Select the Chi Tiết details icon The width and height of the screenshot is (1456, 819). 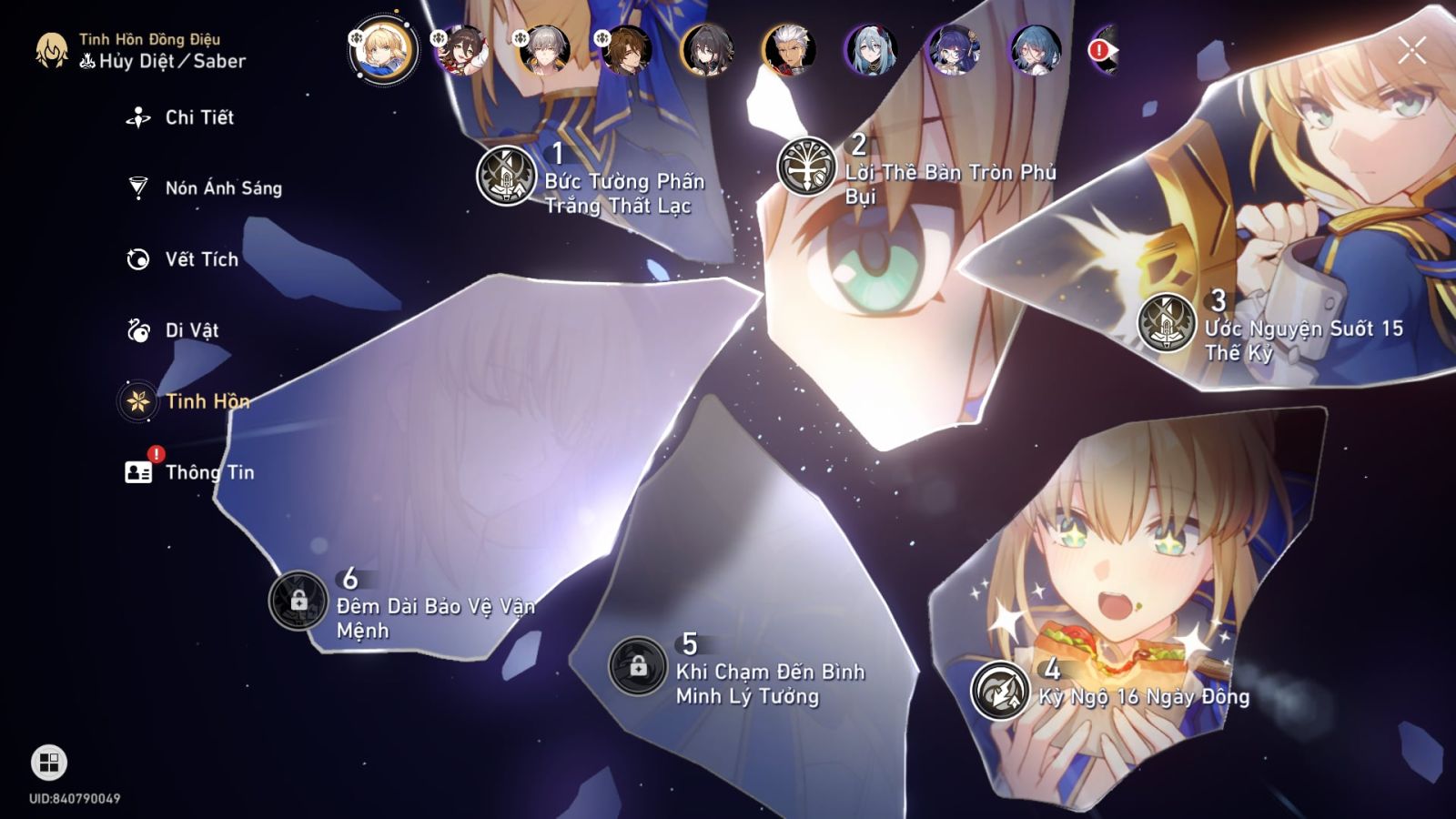pos(137,116)
